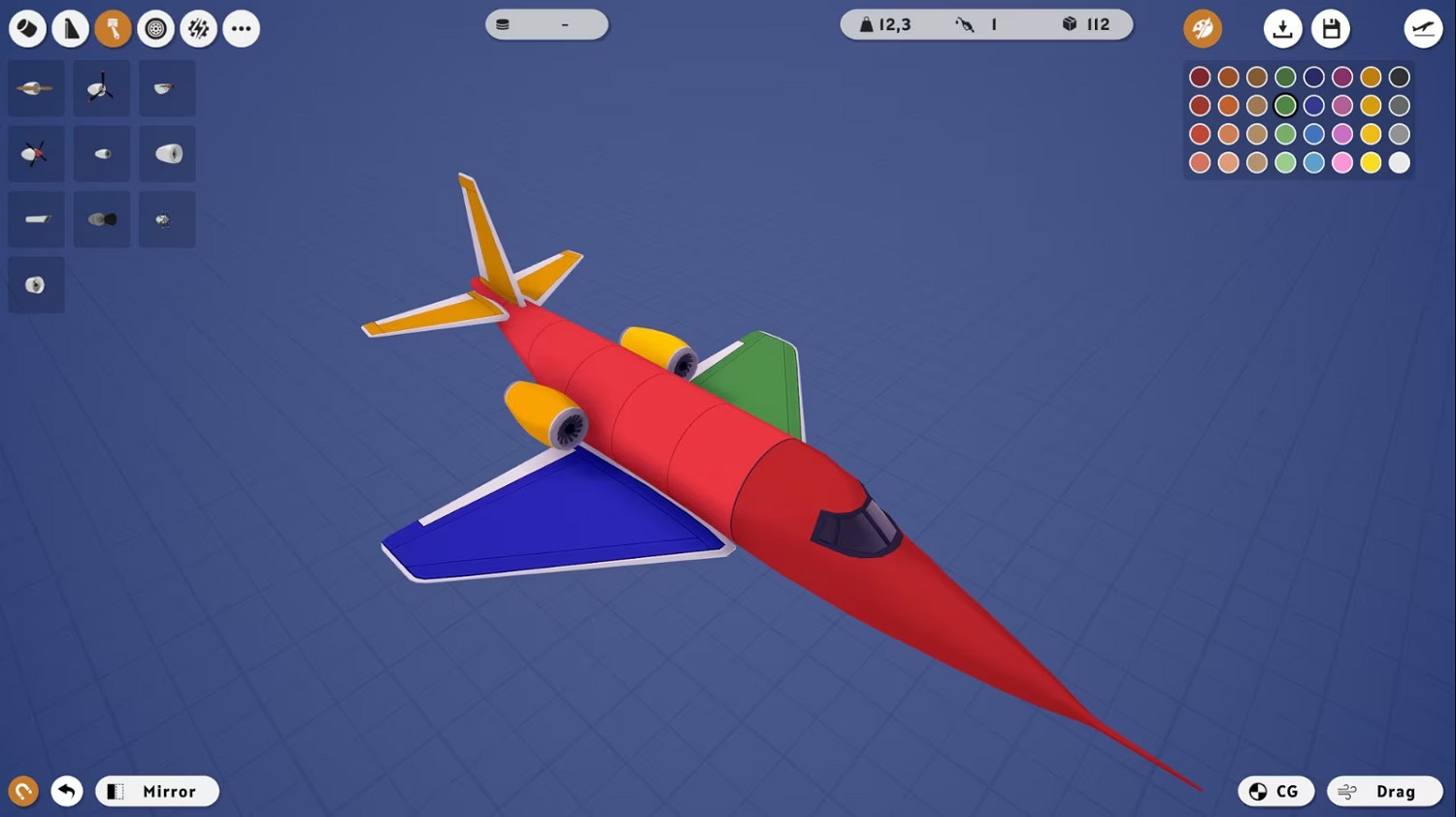Open the wings parts category

pos(70,28)
